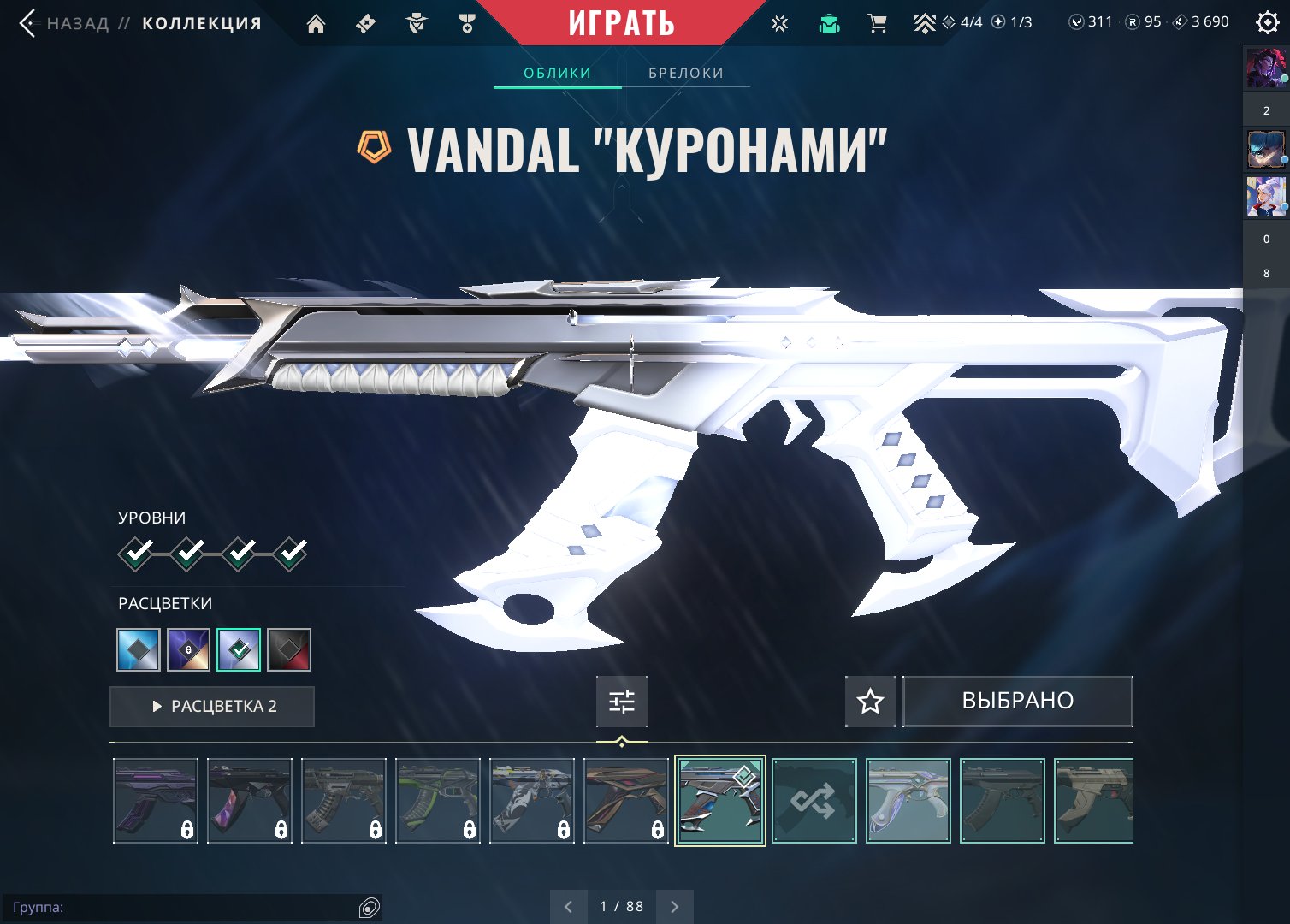The image size is (1290, 924).
Task: Go to next collection page arrow
Action: click(675, 907)
